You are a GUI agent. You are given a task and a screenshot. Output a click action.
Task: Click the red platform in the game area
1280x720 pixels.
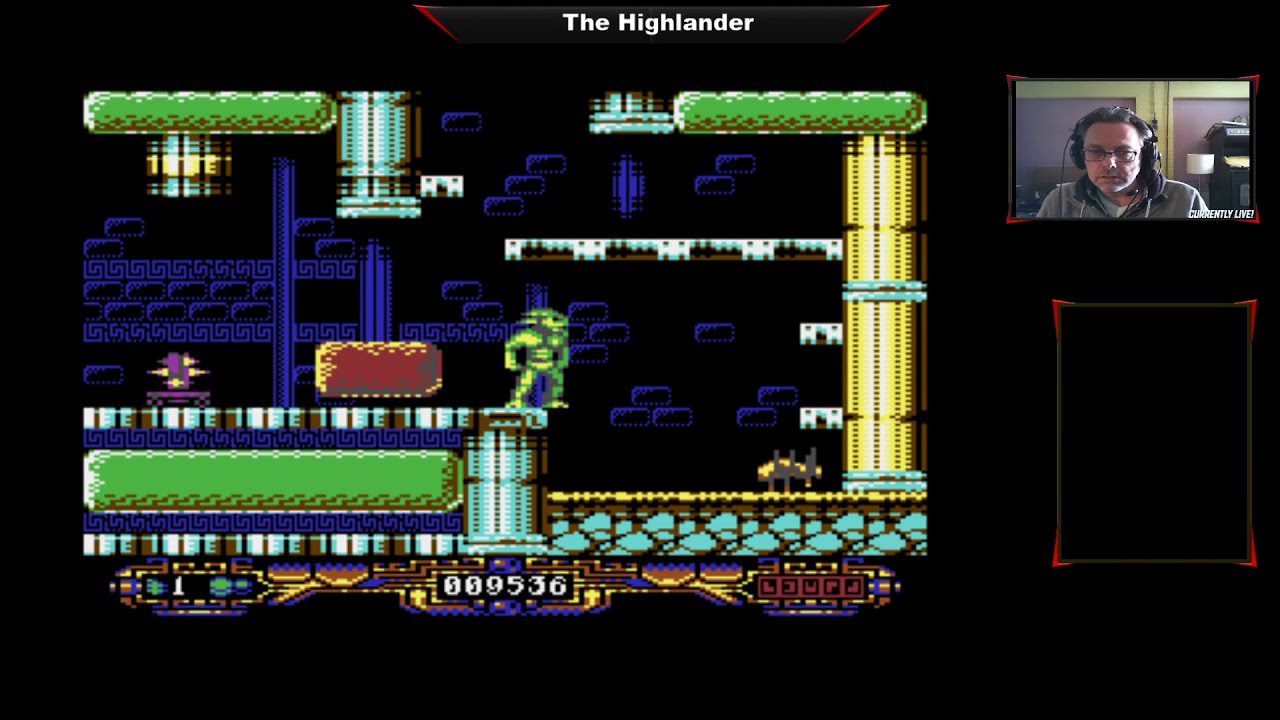pos(378,370)
